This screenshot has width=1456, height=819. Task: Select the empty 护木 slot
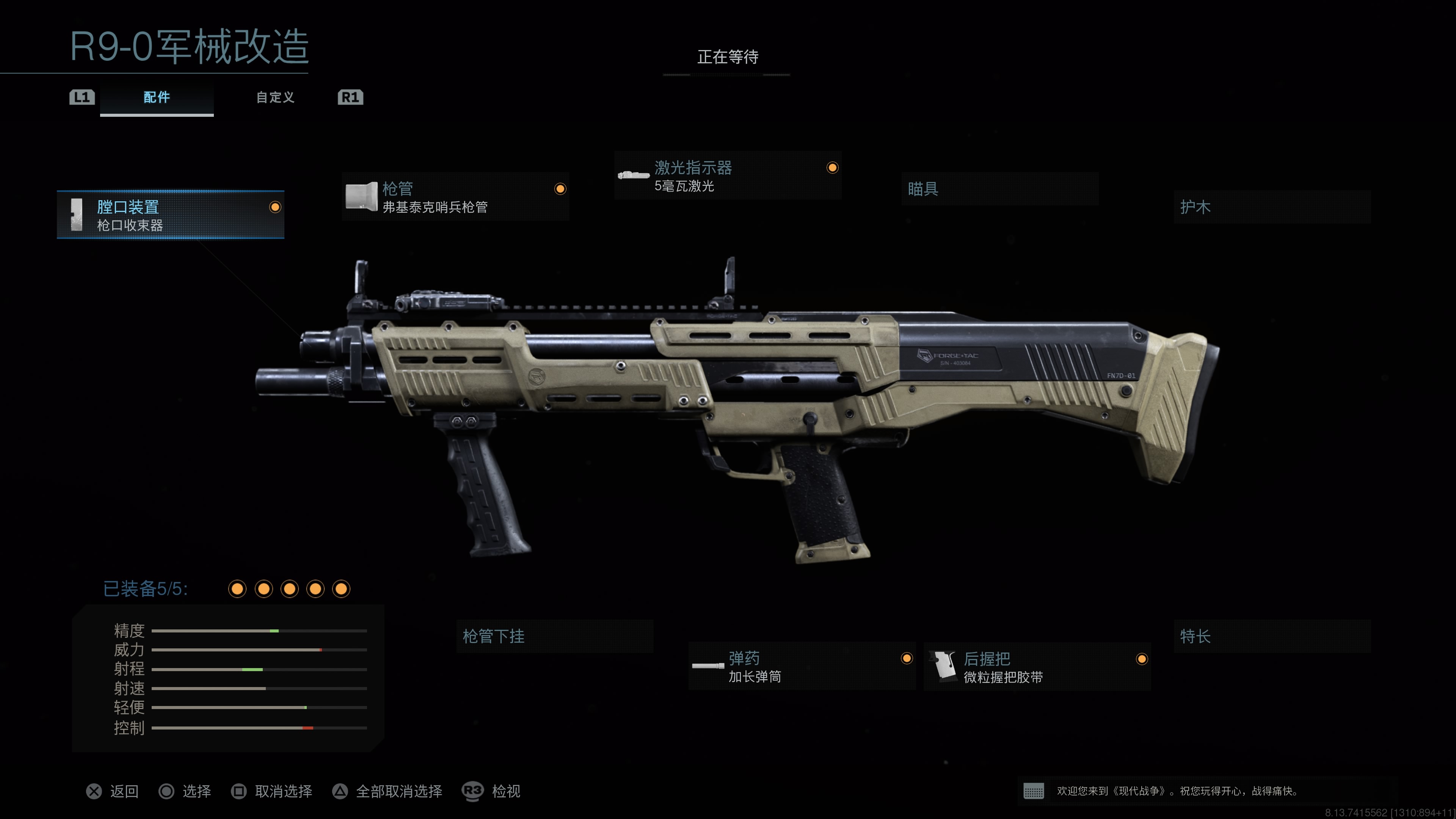1272,207
